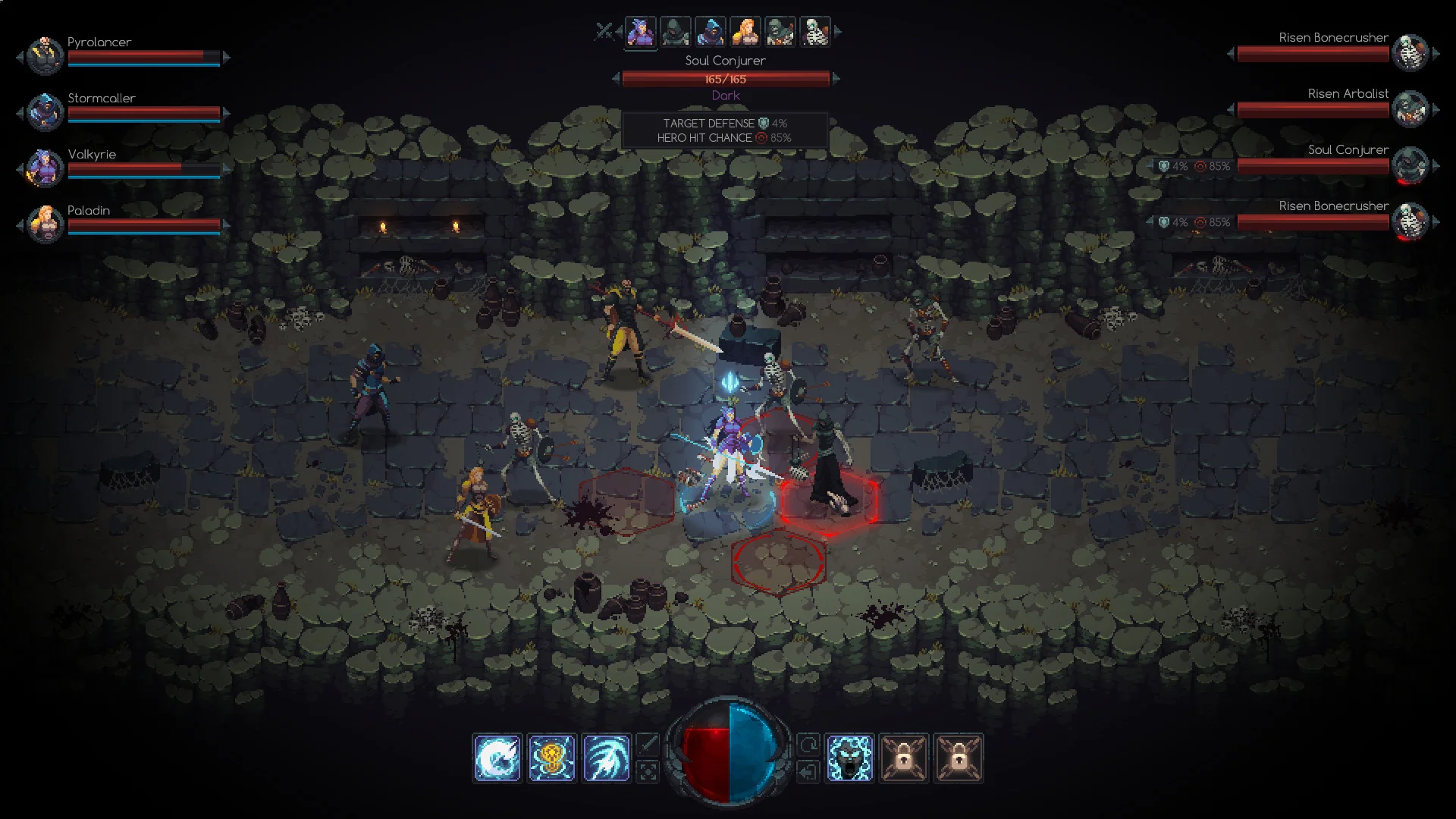Select the blonde Paladin turn order portrait
Image resolution: width=1456 pixels, height=819 pixels.
(745, 32)
